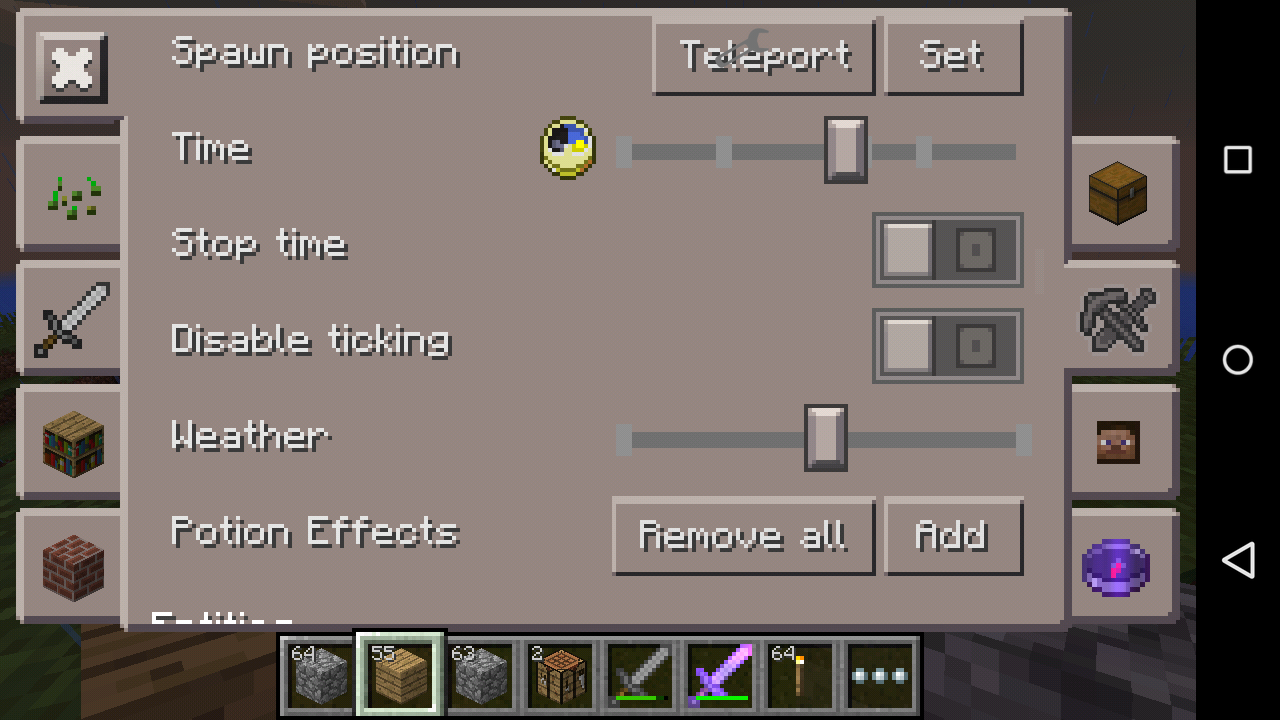Select the crossed pickaxe and sword icon
Image resolution: width=1280 pixels, height=720 pixels.
1120,318
